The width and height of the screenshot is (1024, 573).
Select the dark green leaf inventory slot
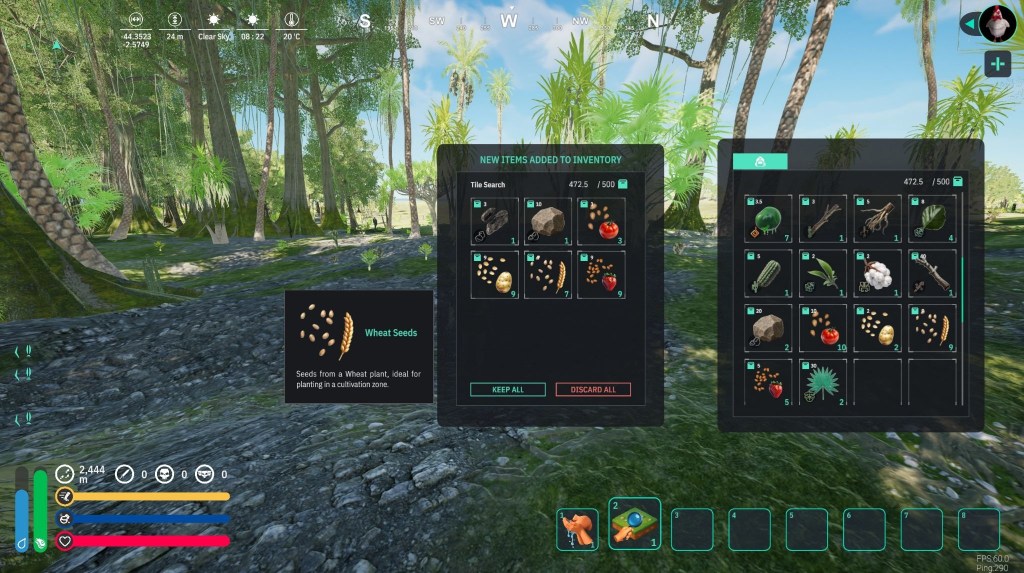point(932,219)
